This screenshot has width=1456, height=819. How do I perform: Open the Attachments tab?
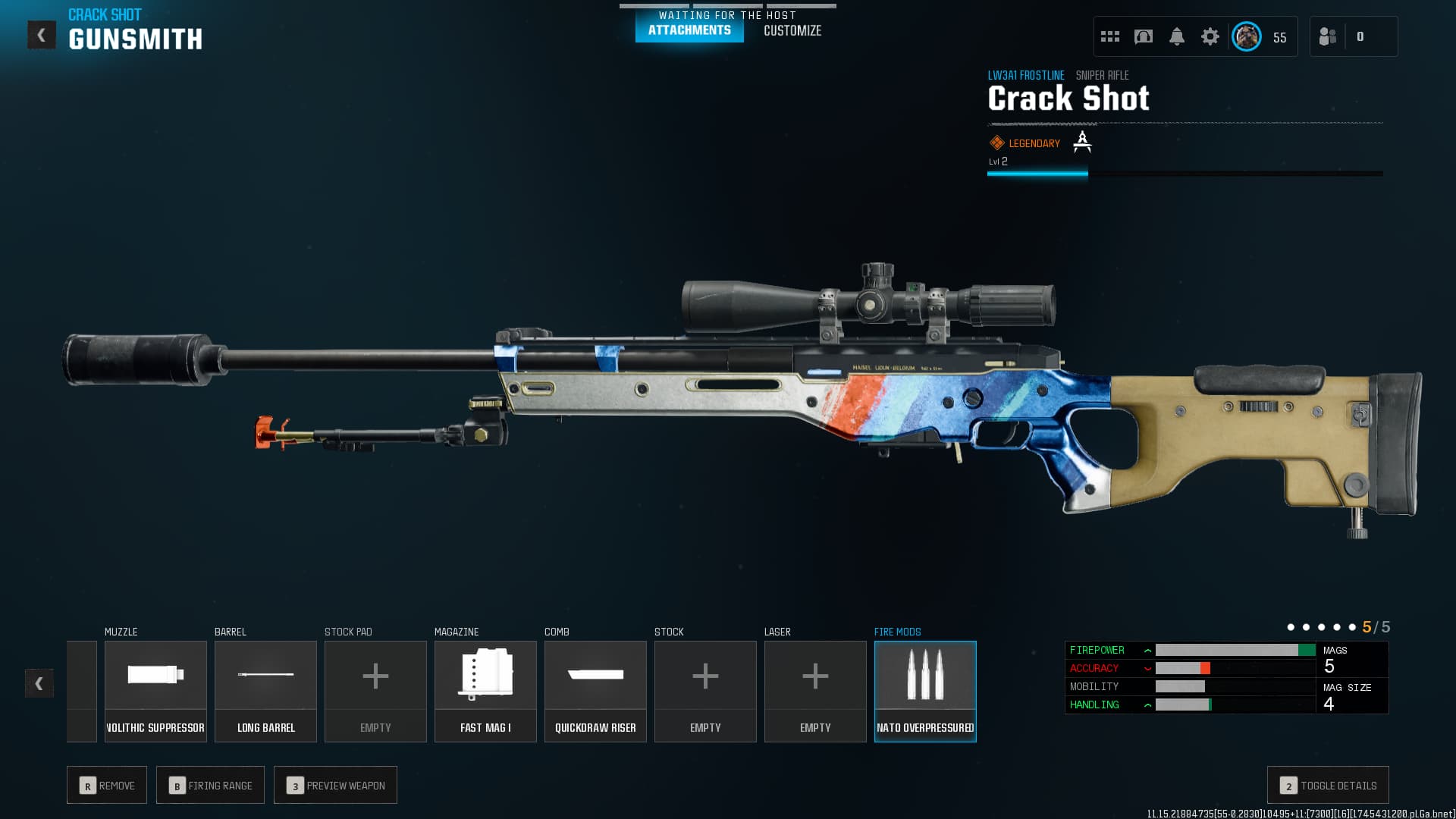pyautogui.click(x=688, y=31)
